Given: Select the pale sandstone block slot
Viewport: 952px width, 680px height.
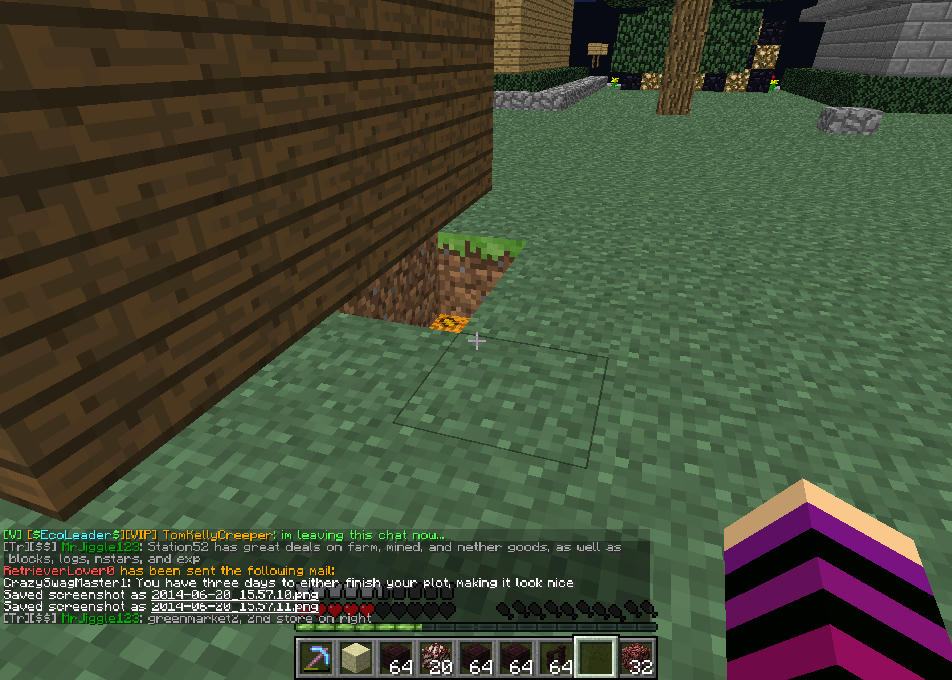Looking at the screenshot, I should click(355, 659).
